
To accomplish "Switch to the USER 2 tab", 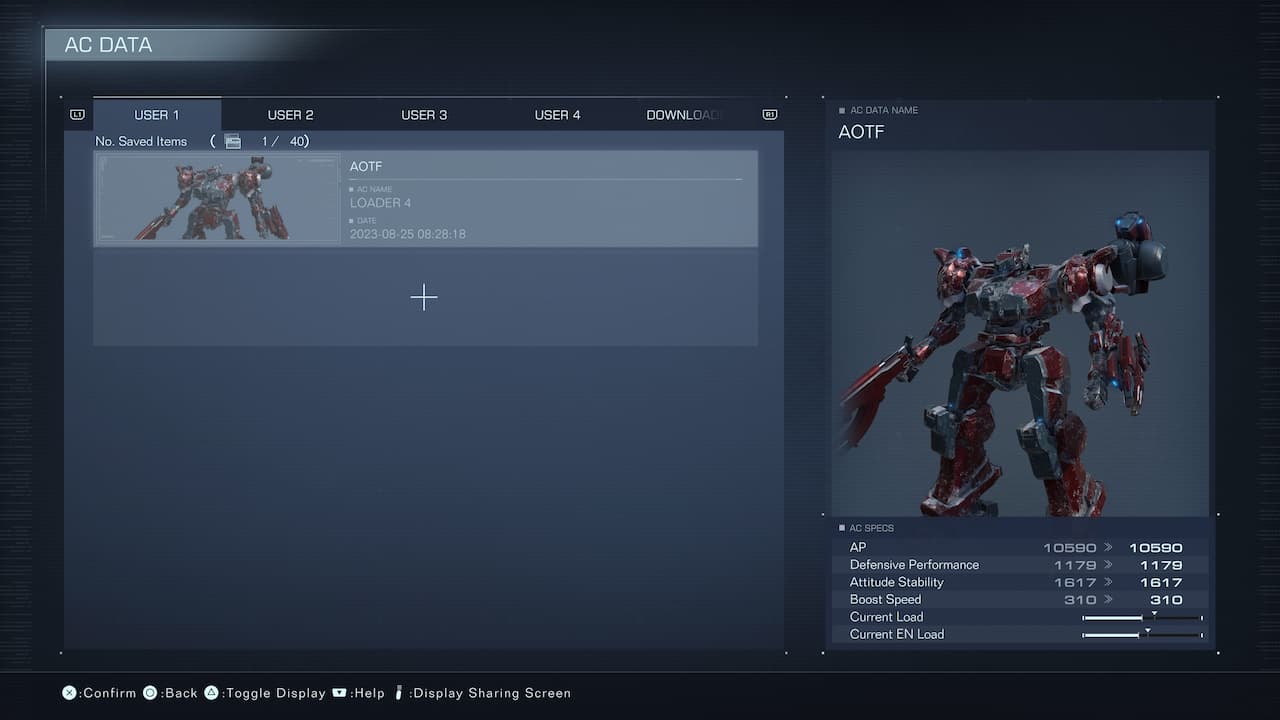I will pos(290,114).
